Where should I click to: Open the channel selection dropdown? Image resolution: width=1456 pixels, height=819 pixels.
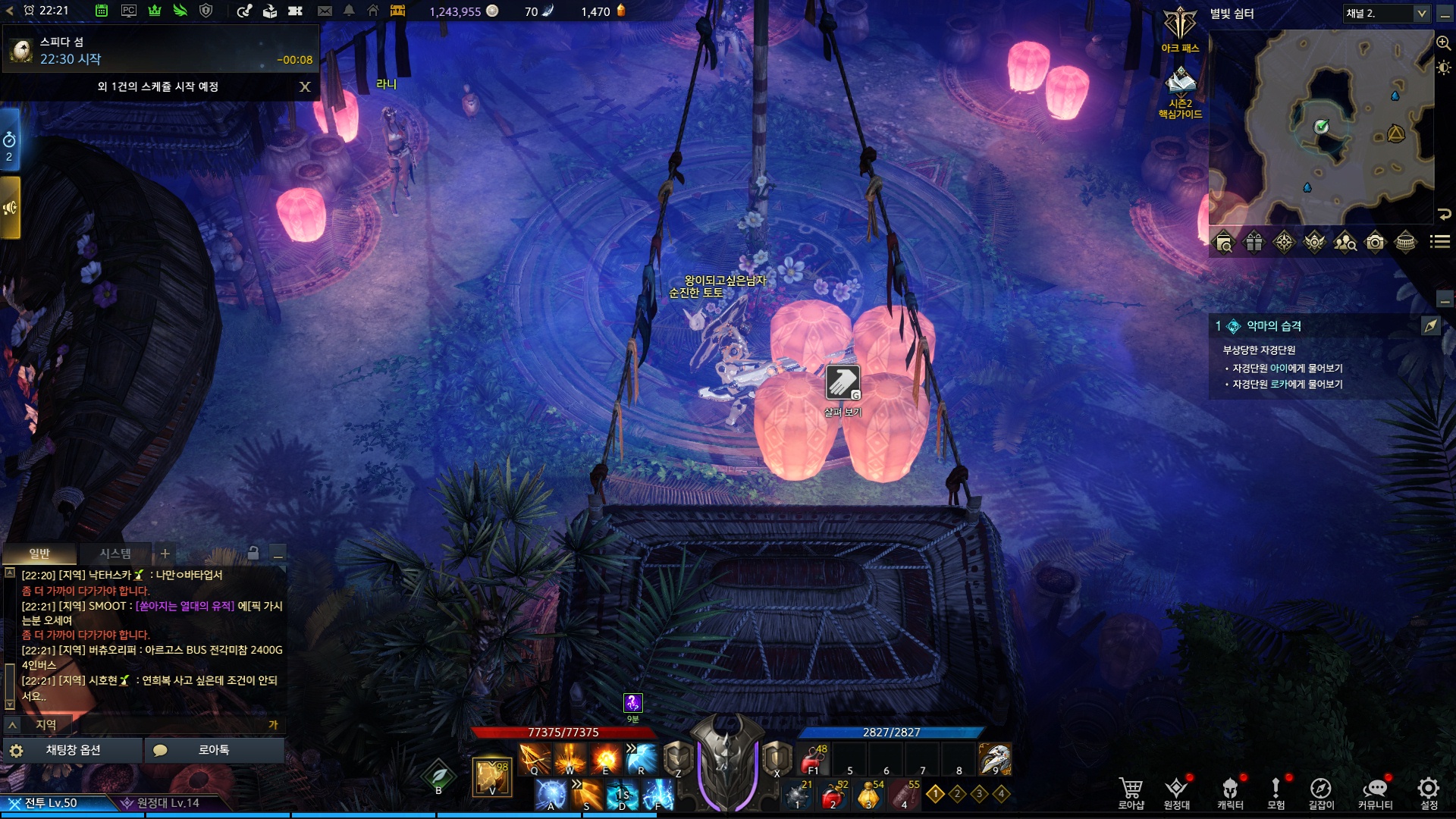[x=1421, y=14]
